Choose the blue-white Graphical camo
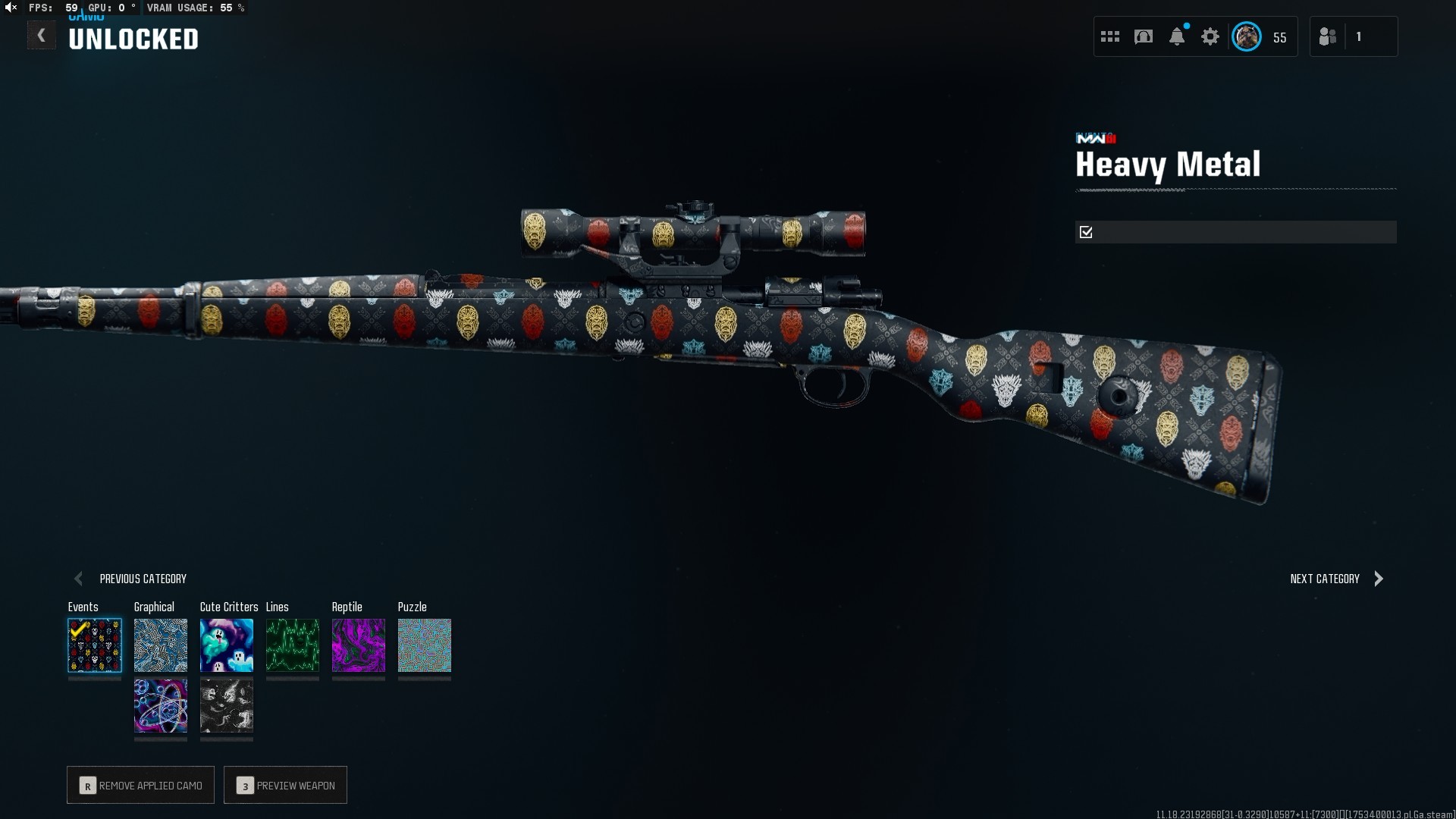 tap(161, 645)
